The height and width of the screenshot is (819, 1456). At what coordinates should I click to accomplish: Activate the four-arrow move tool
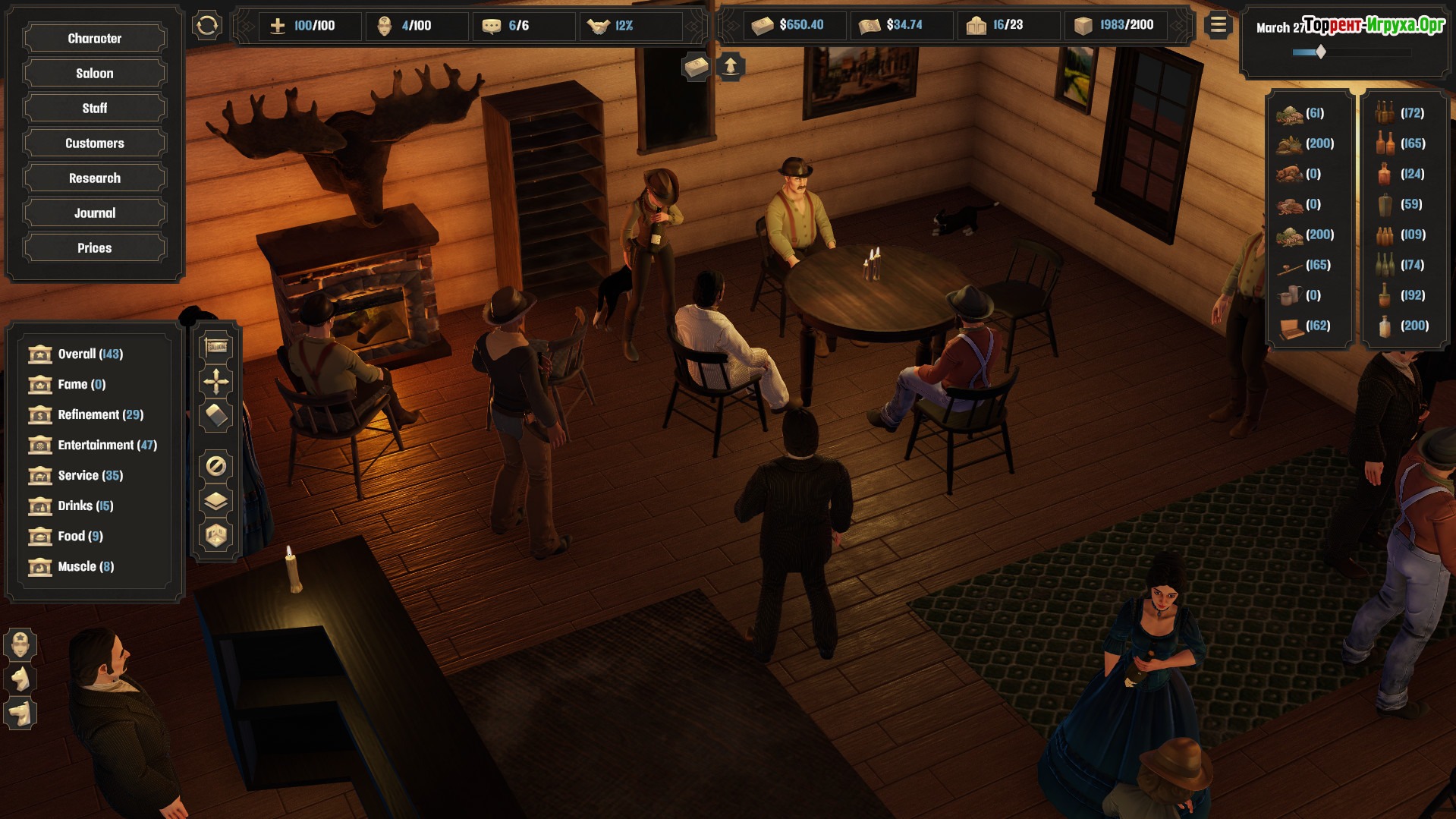click(216, 381)
